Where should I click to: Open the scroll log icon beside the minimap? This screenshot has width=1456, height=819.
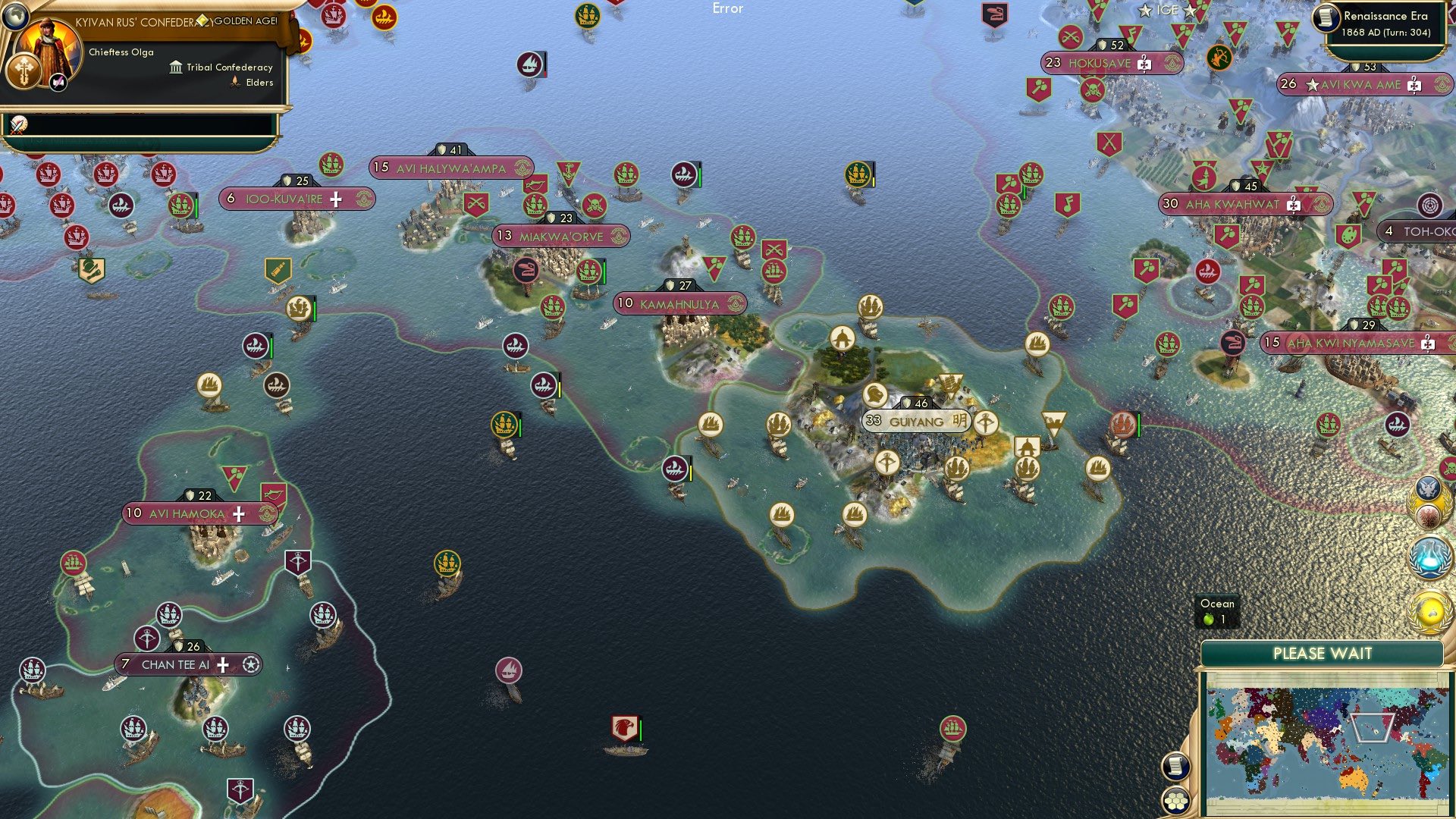[x=1178, y=767]
